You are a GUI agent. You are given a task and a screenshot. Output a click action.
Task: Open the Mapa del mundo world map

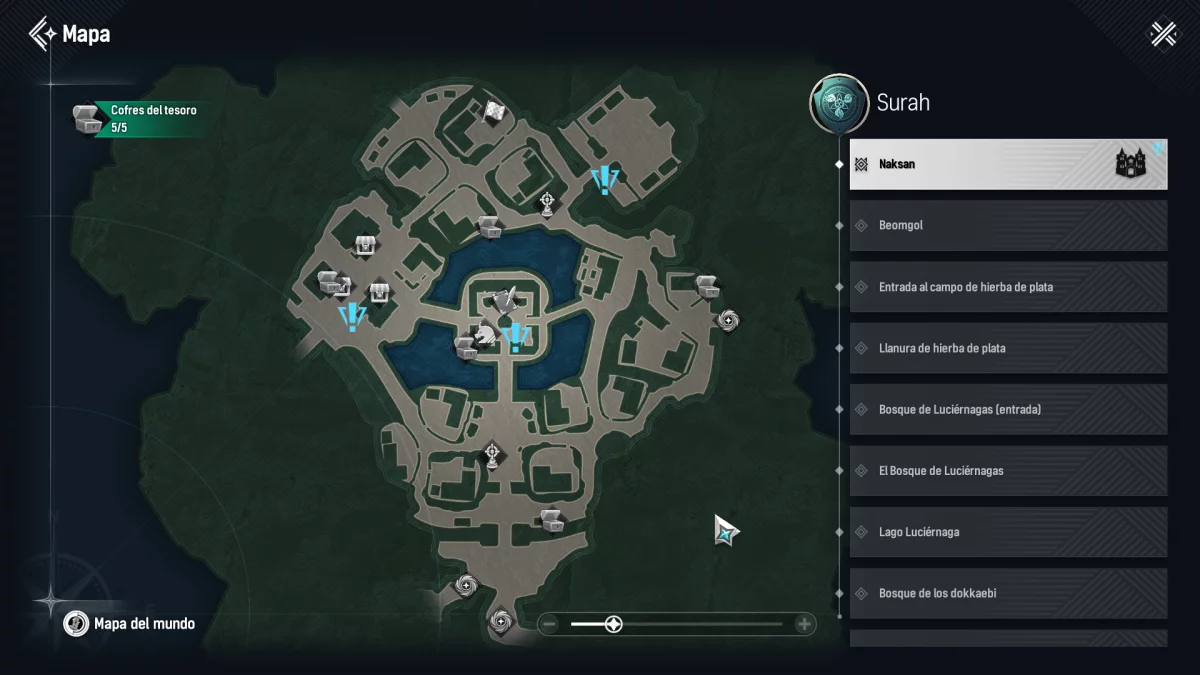[x=130, y=624]
